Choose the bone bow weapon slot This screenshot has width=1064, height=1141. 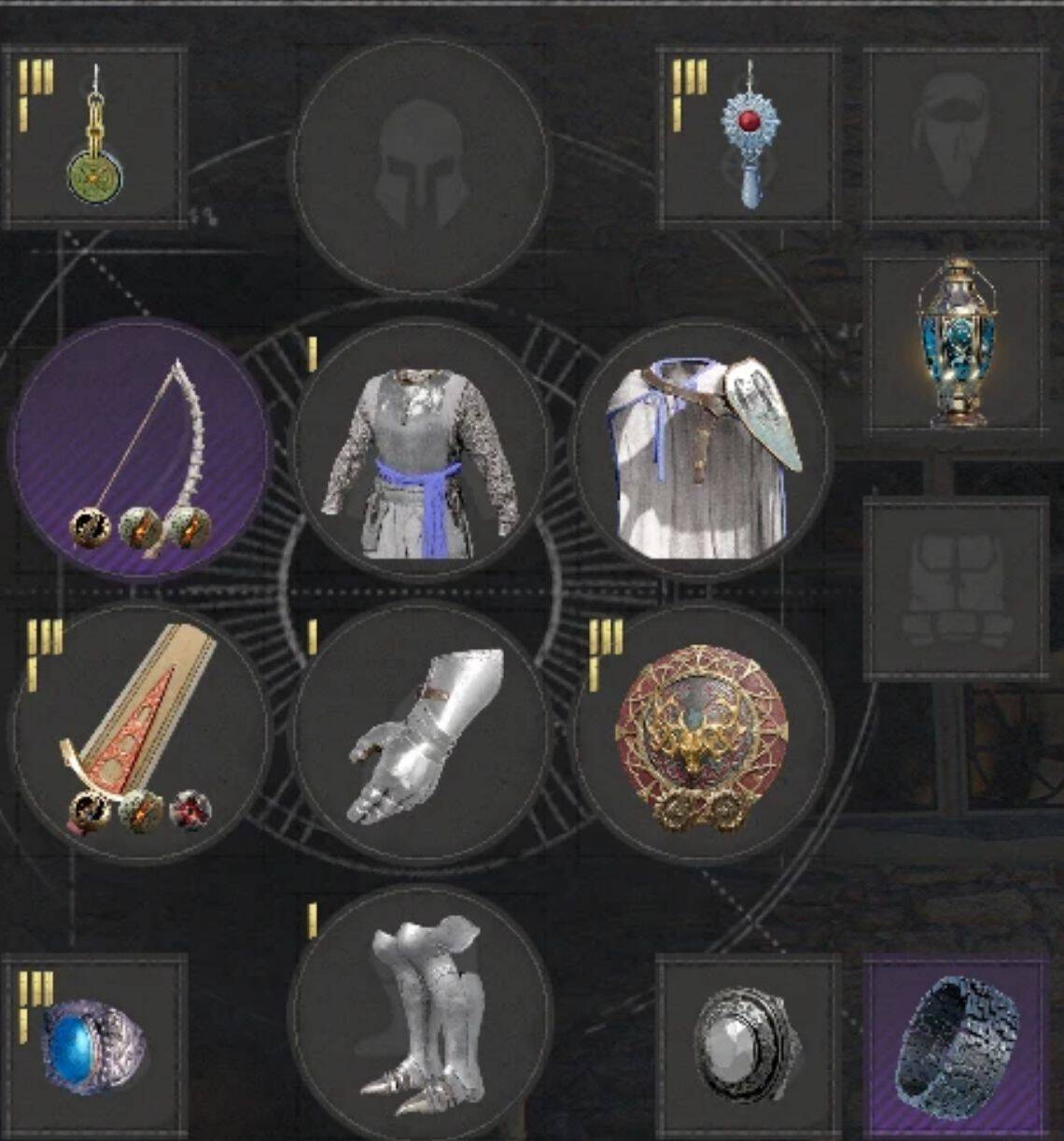(x=140, y=450)
